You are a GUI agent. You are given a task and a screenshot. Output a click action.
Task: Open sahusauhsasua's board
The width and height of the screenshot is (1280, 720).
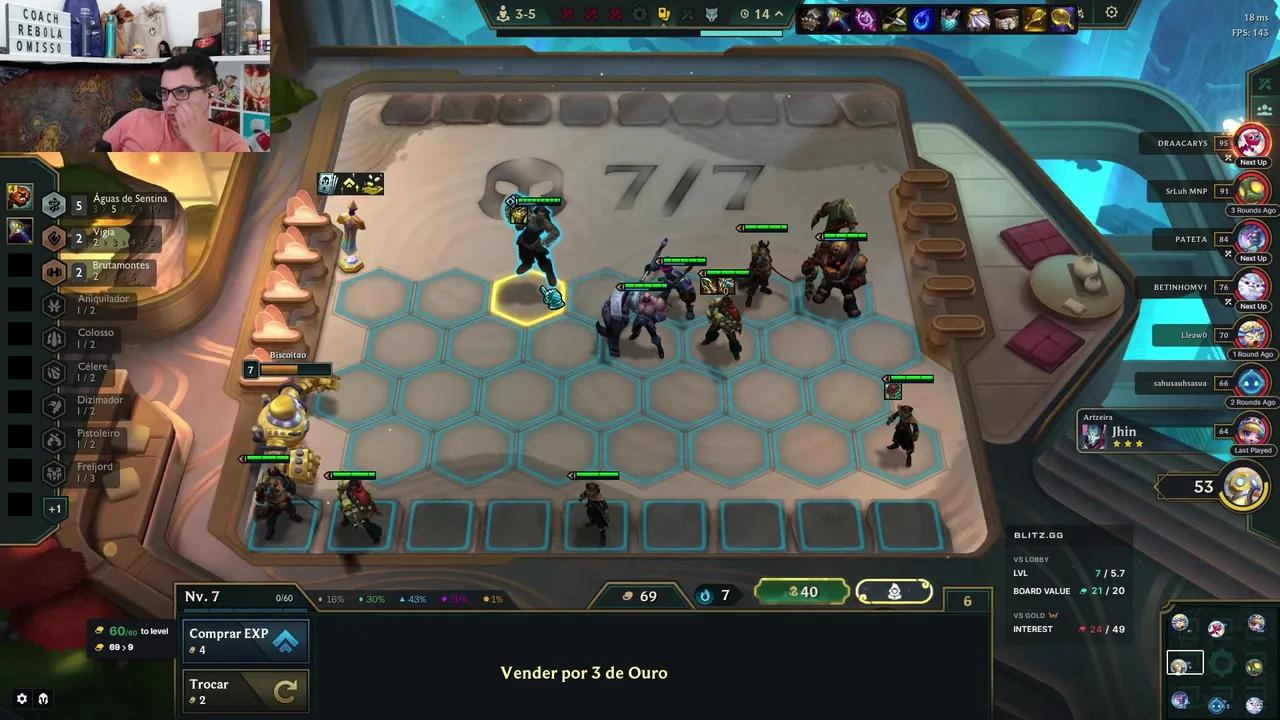click(1251, 382)
